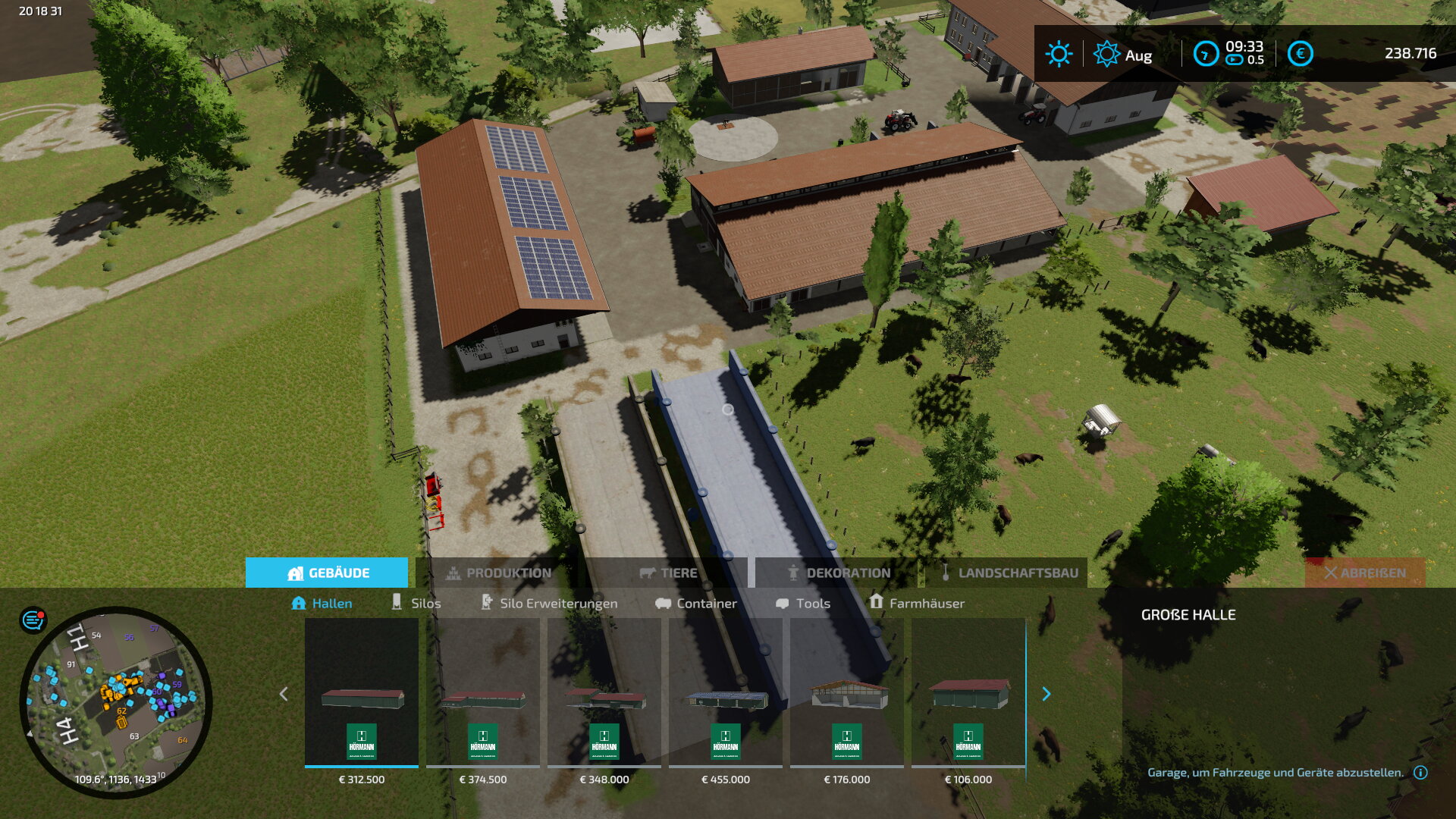Show the Dekoration category tab
1456x819 pixels.
(838, 573)
